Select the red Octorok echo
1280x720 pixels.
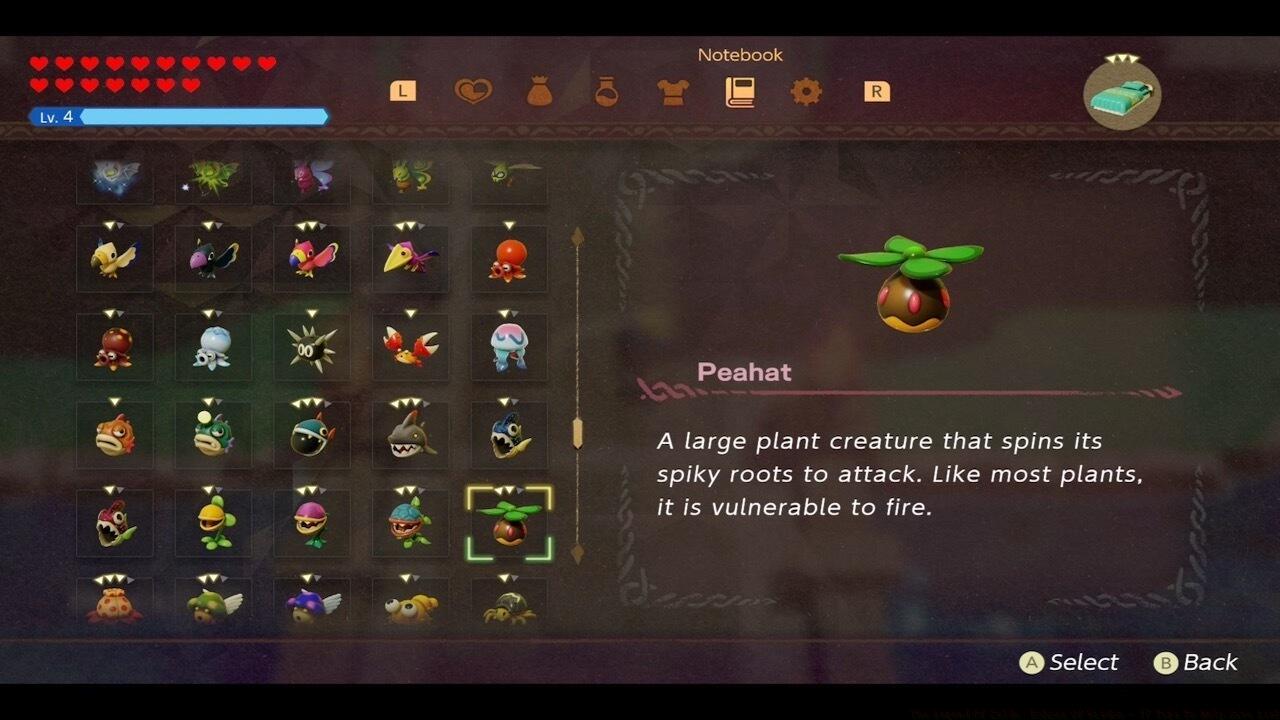point(508,258)
